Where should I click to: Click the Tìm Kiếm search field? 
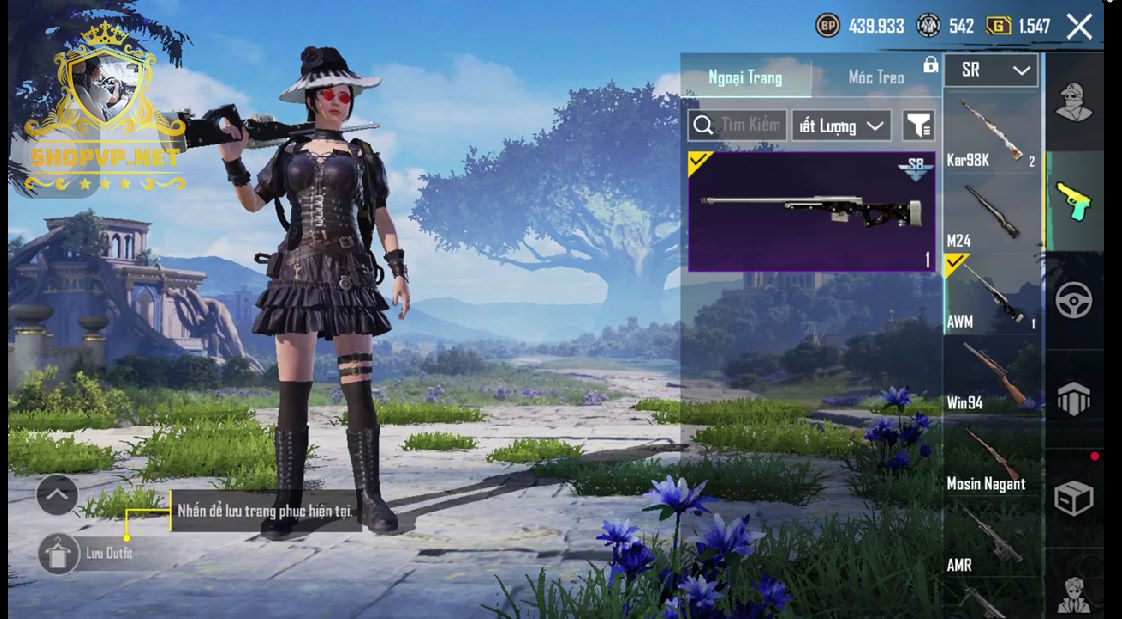(x=738, y=125)
